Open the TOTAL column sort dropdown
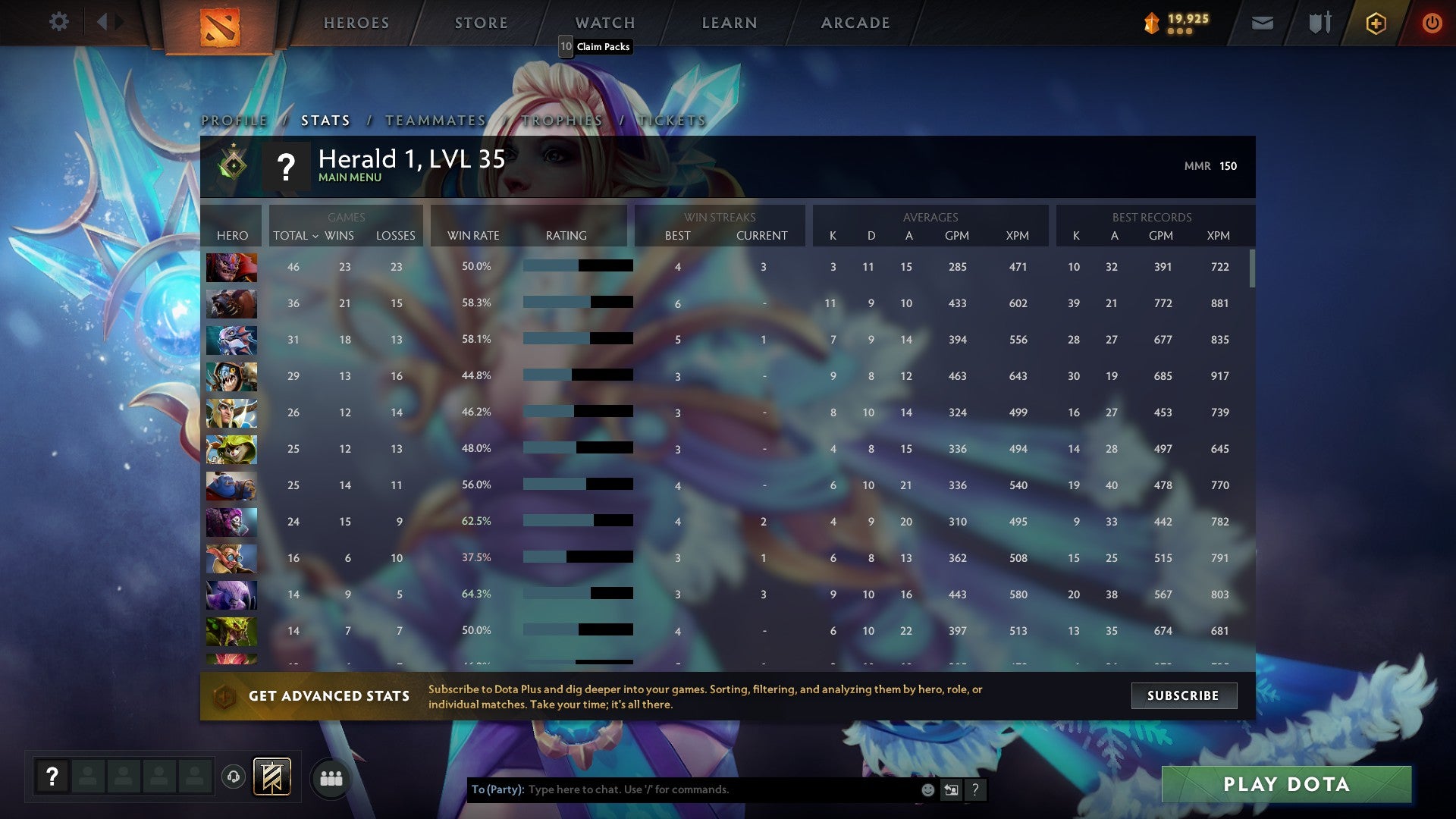The width and height of the screenshot is (1456, 819). pyautogui.click(x=297, y=236)
